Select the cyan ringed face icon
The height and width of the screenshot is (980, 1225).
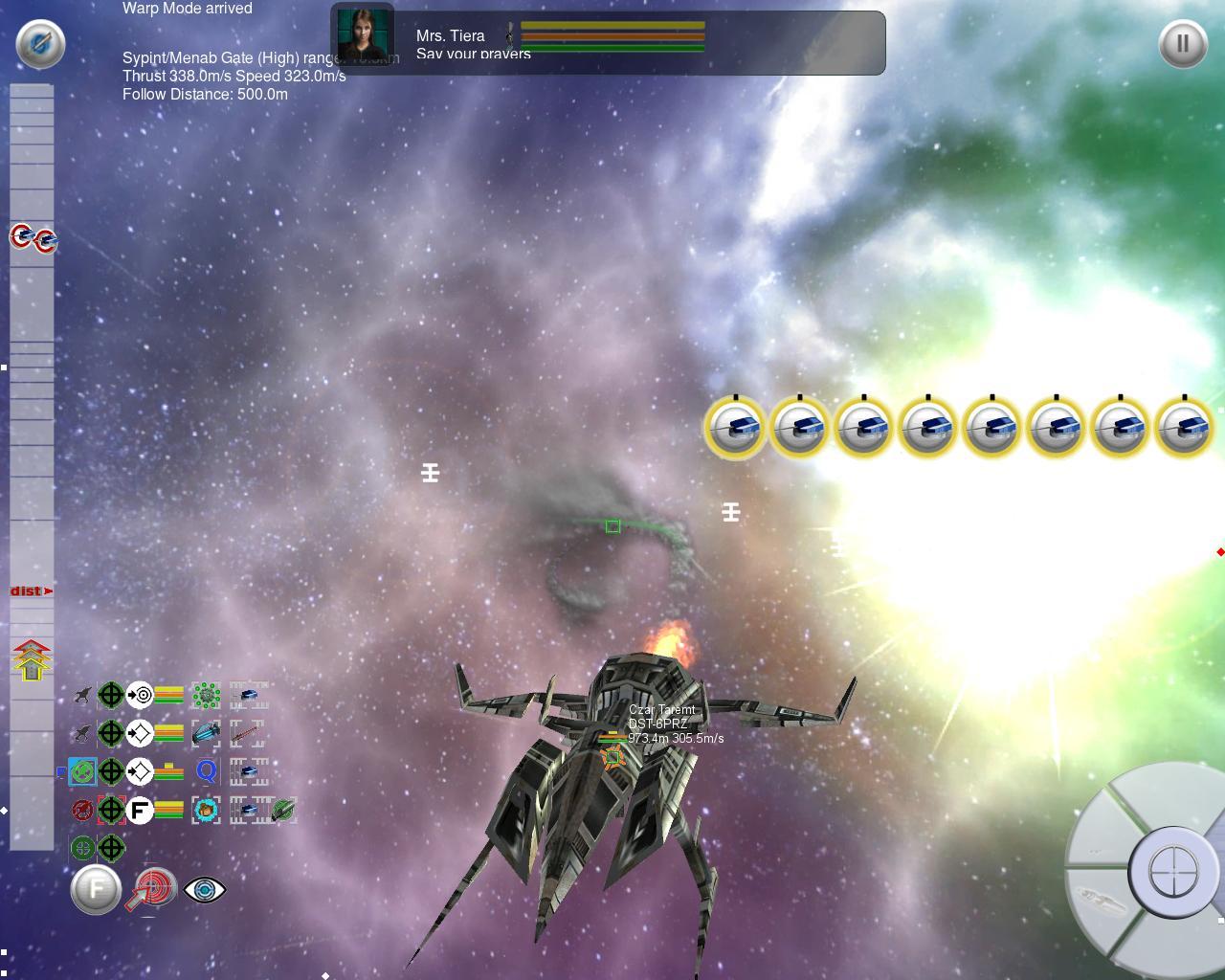(206, 811)
